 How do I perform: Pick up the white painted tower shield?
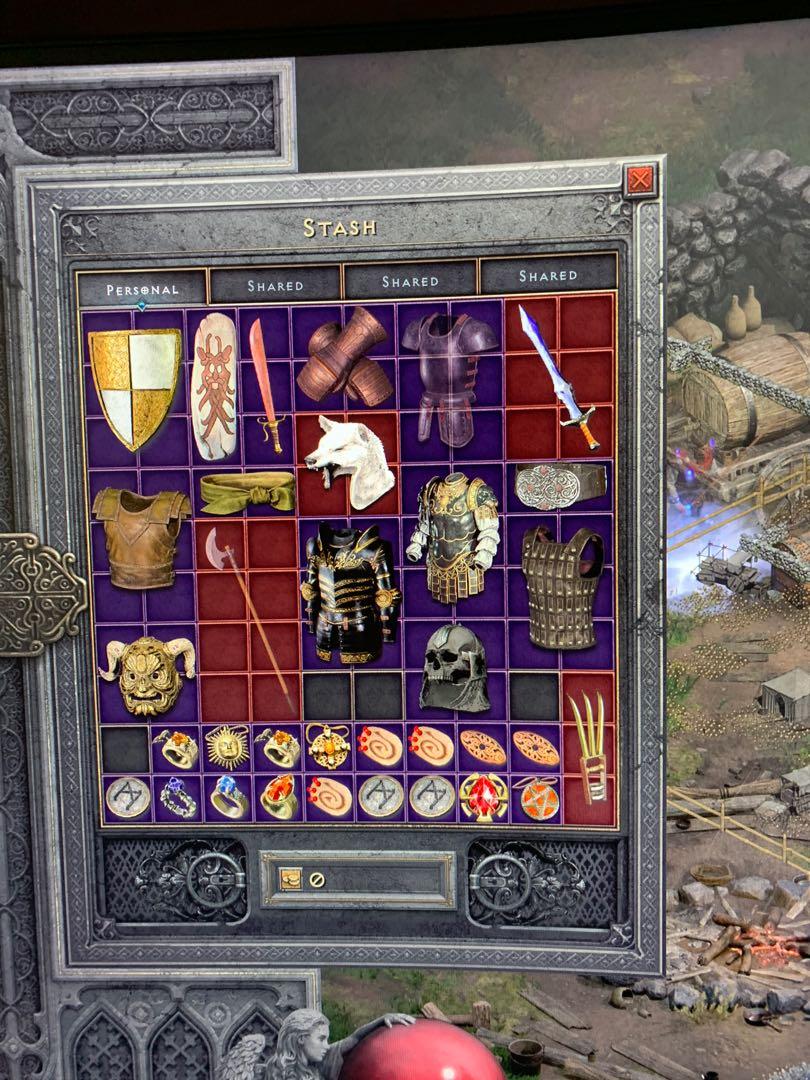[213, 386]
